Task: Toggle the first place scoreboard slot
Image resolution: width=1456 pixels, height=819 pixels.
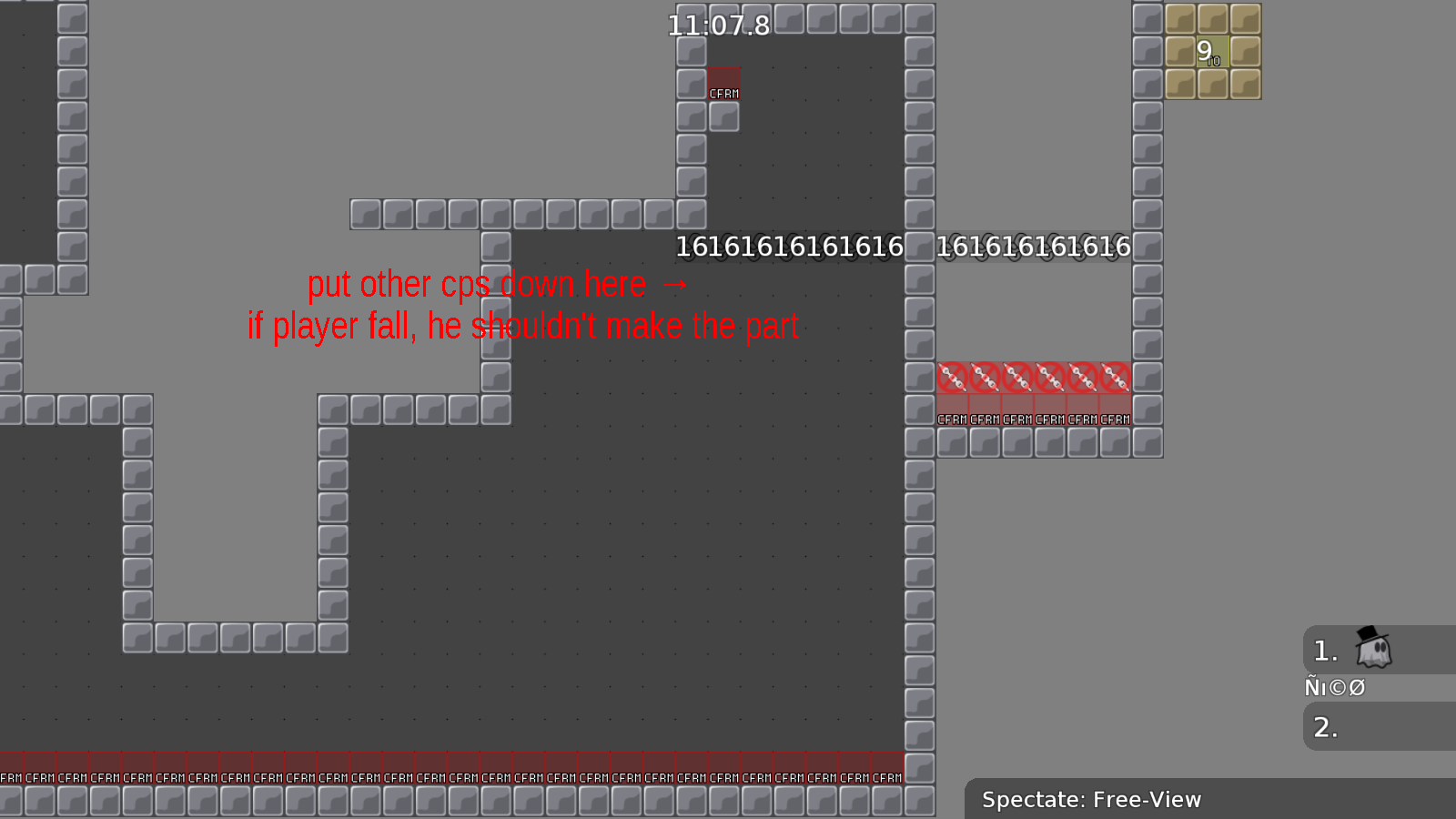Action: click(1325, 650)
